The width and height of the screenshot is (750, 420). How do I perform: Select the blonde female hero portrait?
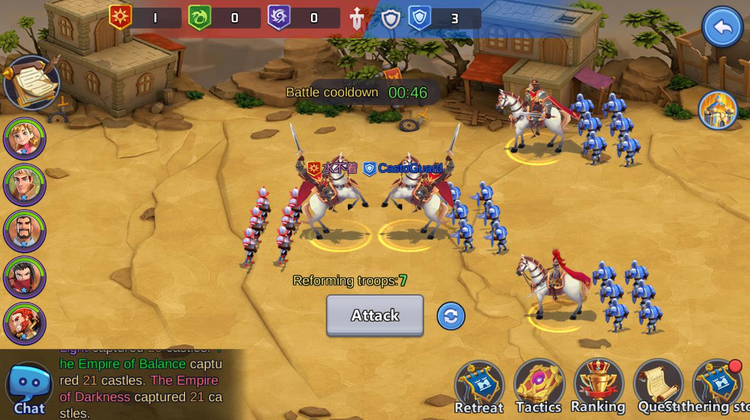[x=24, y=138]
